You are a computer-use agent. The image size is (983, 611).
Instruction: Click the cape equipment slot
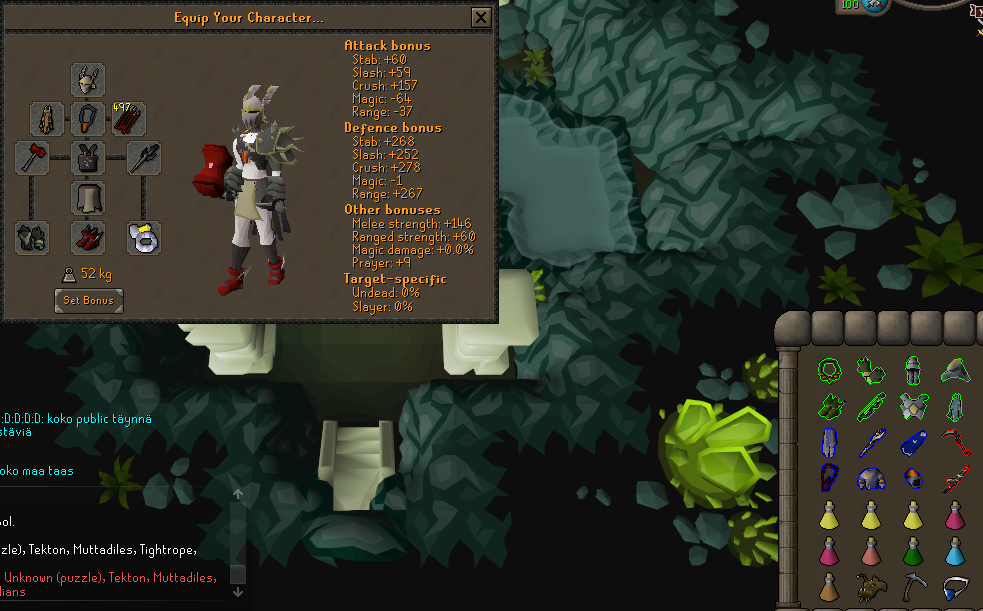click(x=48, y=119)
